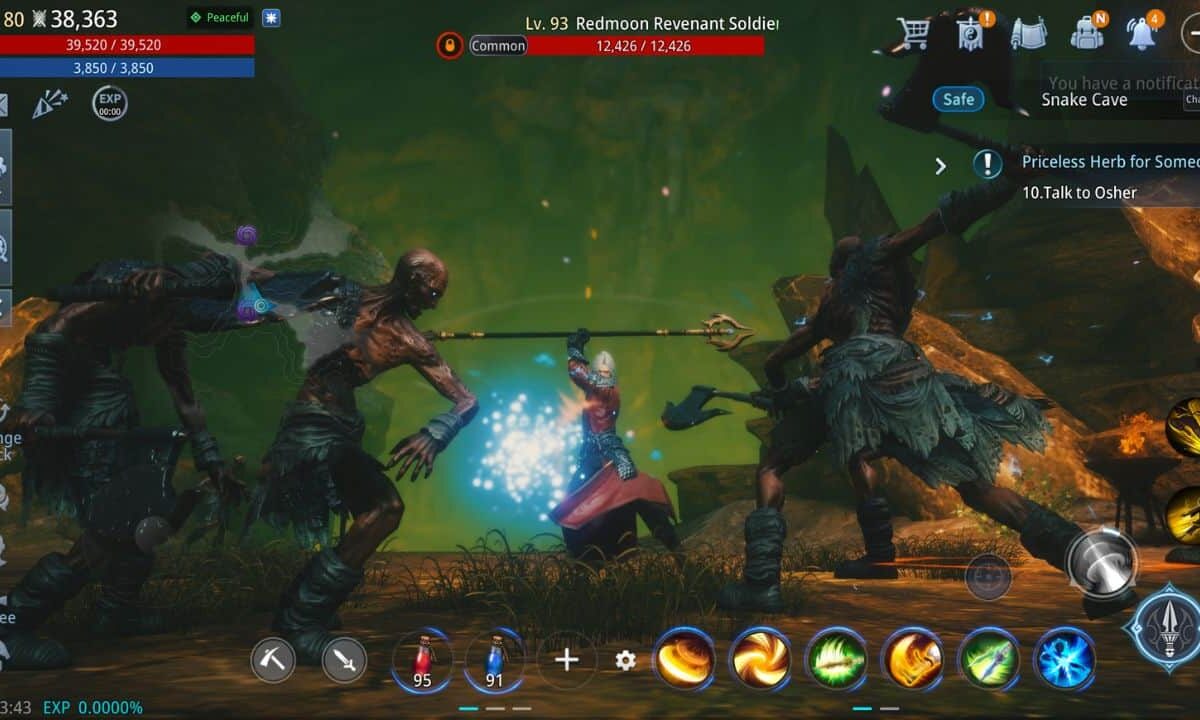This screenshot has width=1200, height=720.
Task: Open the EXP timer boost
Action: point(110,103)
